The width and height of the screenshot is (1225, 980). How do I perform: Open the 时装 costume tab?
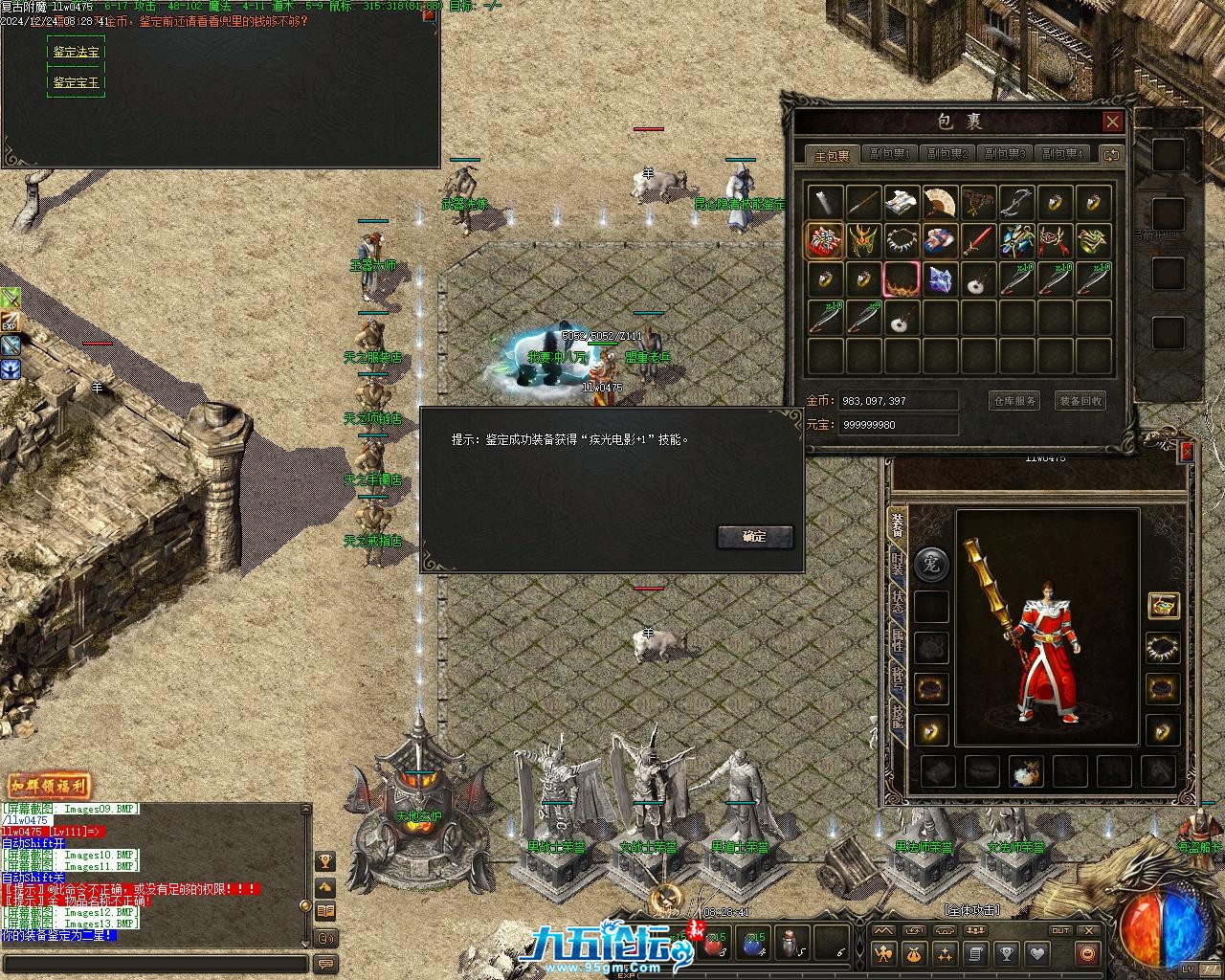[x=898, y=565]
